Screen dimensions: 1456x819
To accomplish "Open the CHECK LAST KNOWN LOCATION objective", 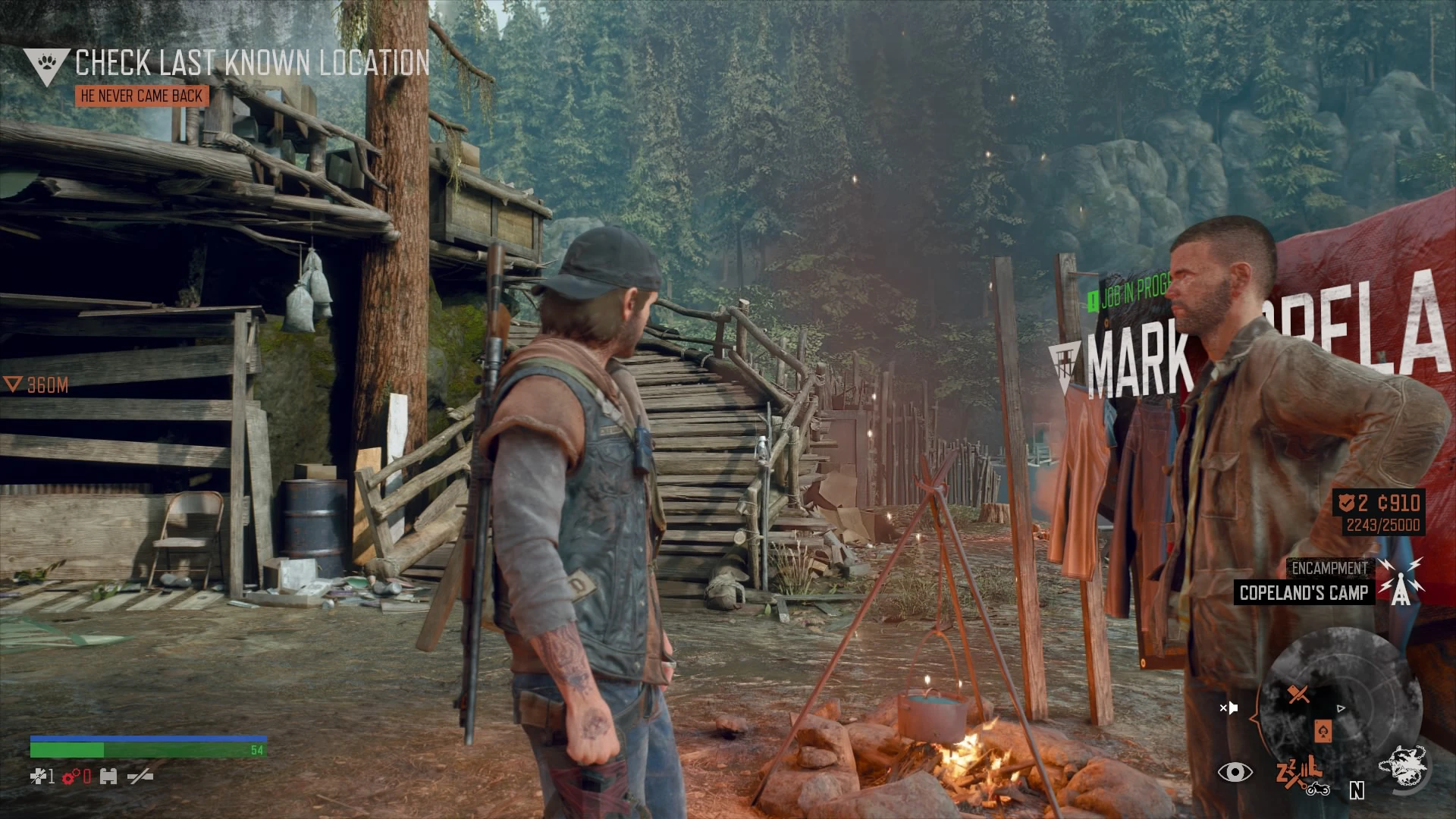I will point(250,64).
